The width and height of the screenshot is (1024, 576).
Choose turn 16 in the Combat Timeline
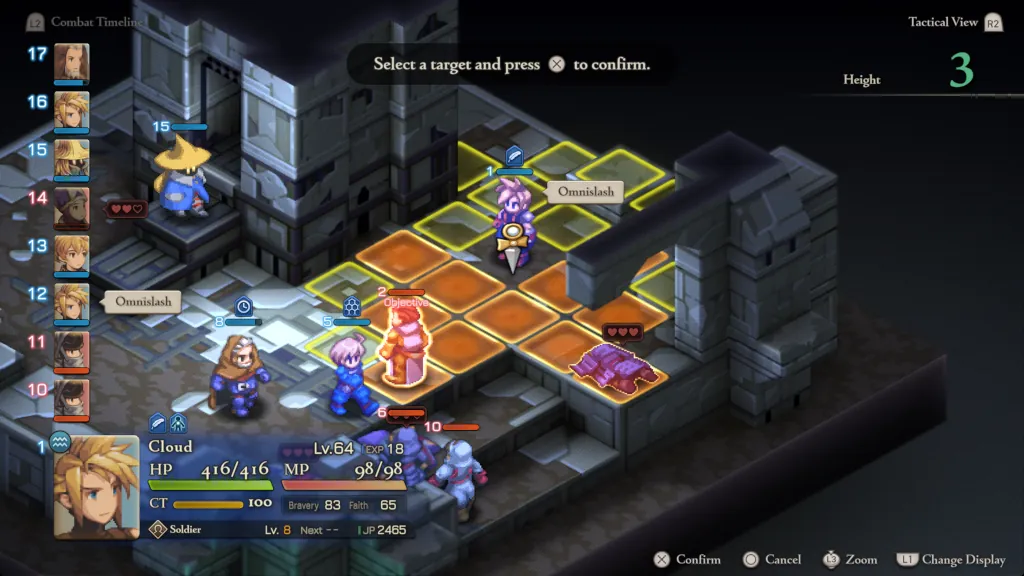coord(71,110)
